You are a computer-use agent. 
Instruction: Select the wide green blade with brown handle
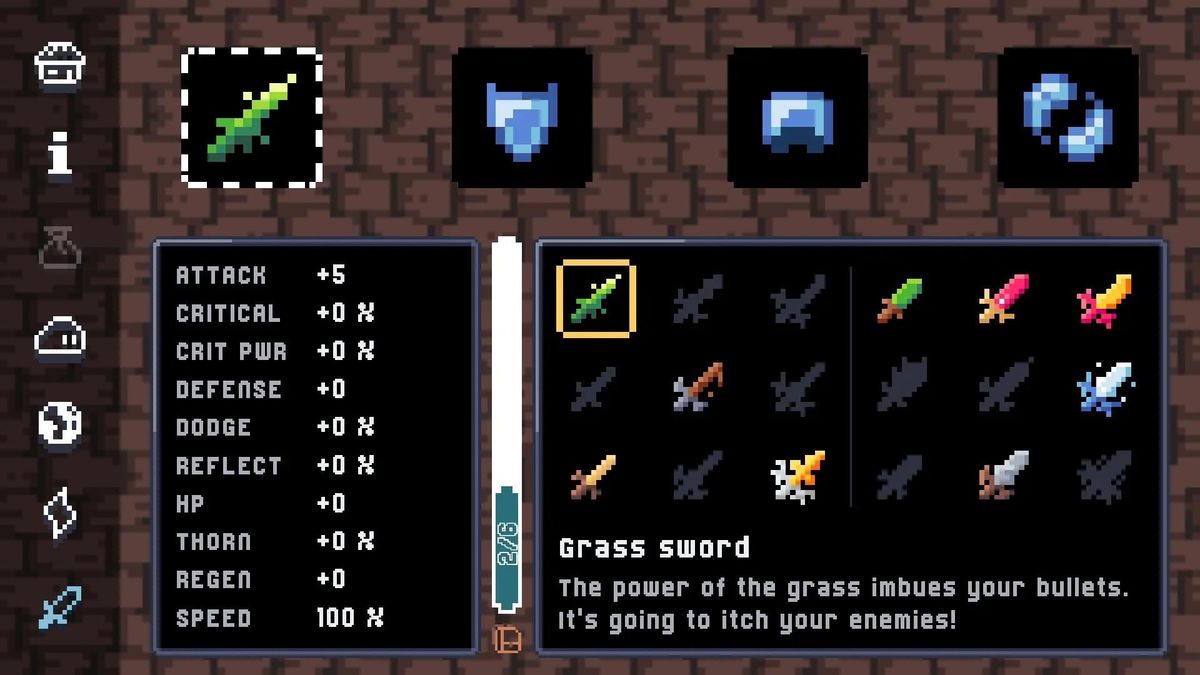[900, 298]
